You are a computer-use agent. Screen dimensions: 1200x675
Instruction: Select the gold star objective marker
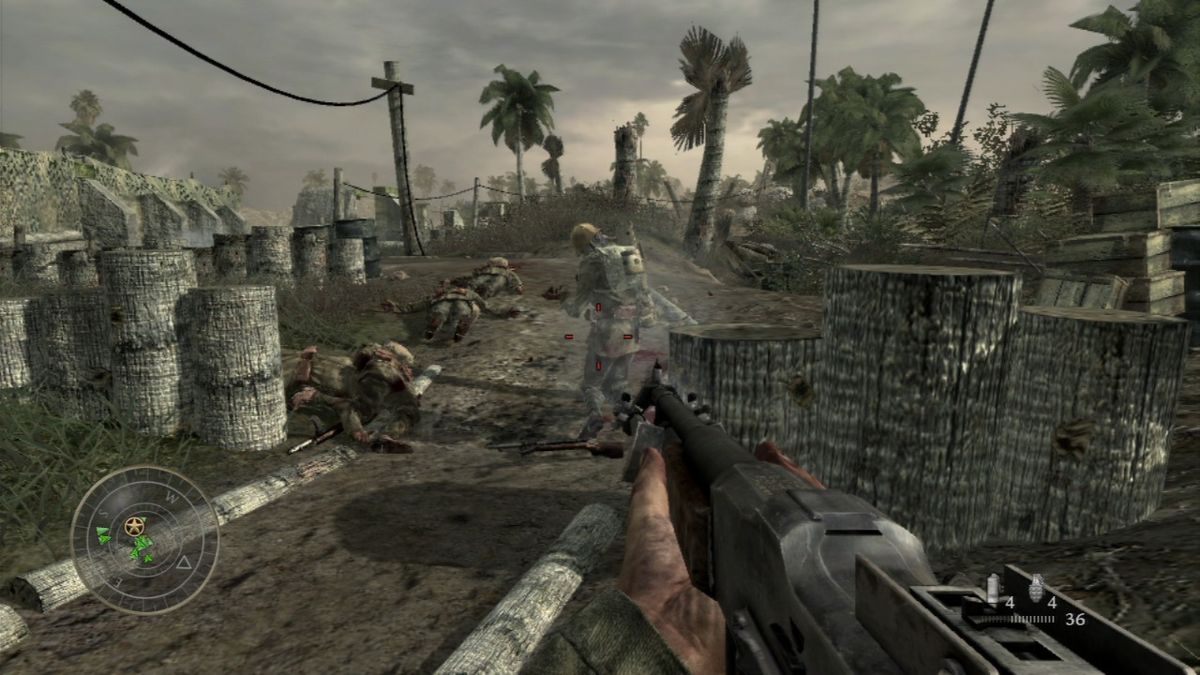134,525
